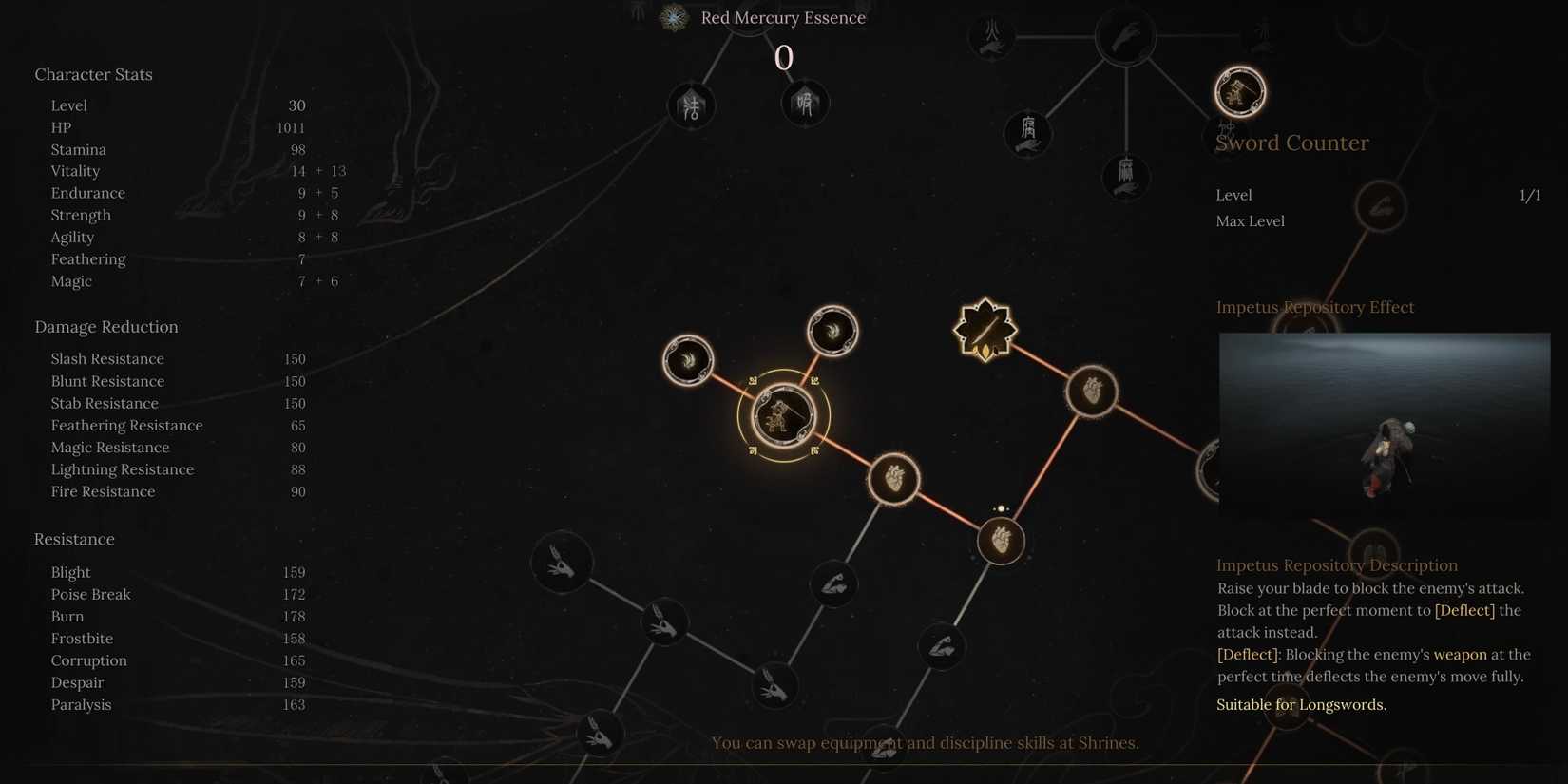
Task: Click the essence counter showing 0
Action: [783, 58]
